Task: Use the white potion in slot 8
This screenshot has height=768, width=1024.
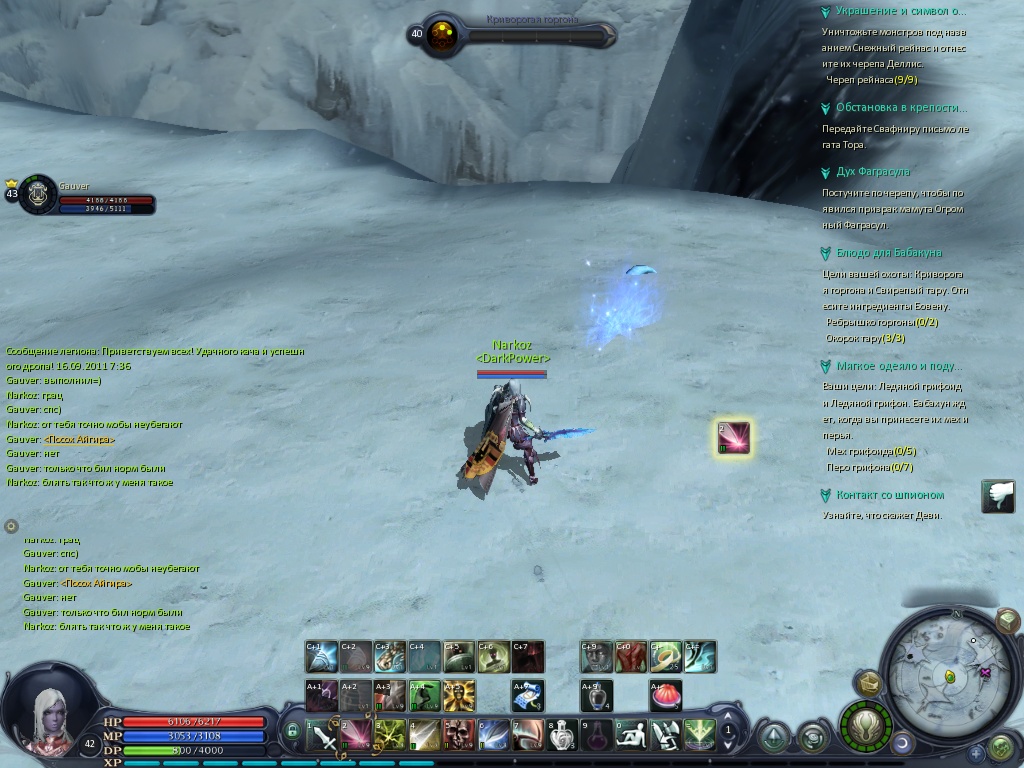Action: point(563,736)
